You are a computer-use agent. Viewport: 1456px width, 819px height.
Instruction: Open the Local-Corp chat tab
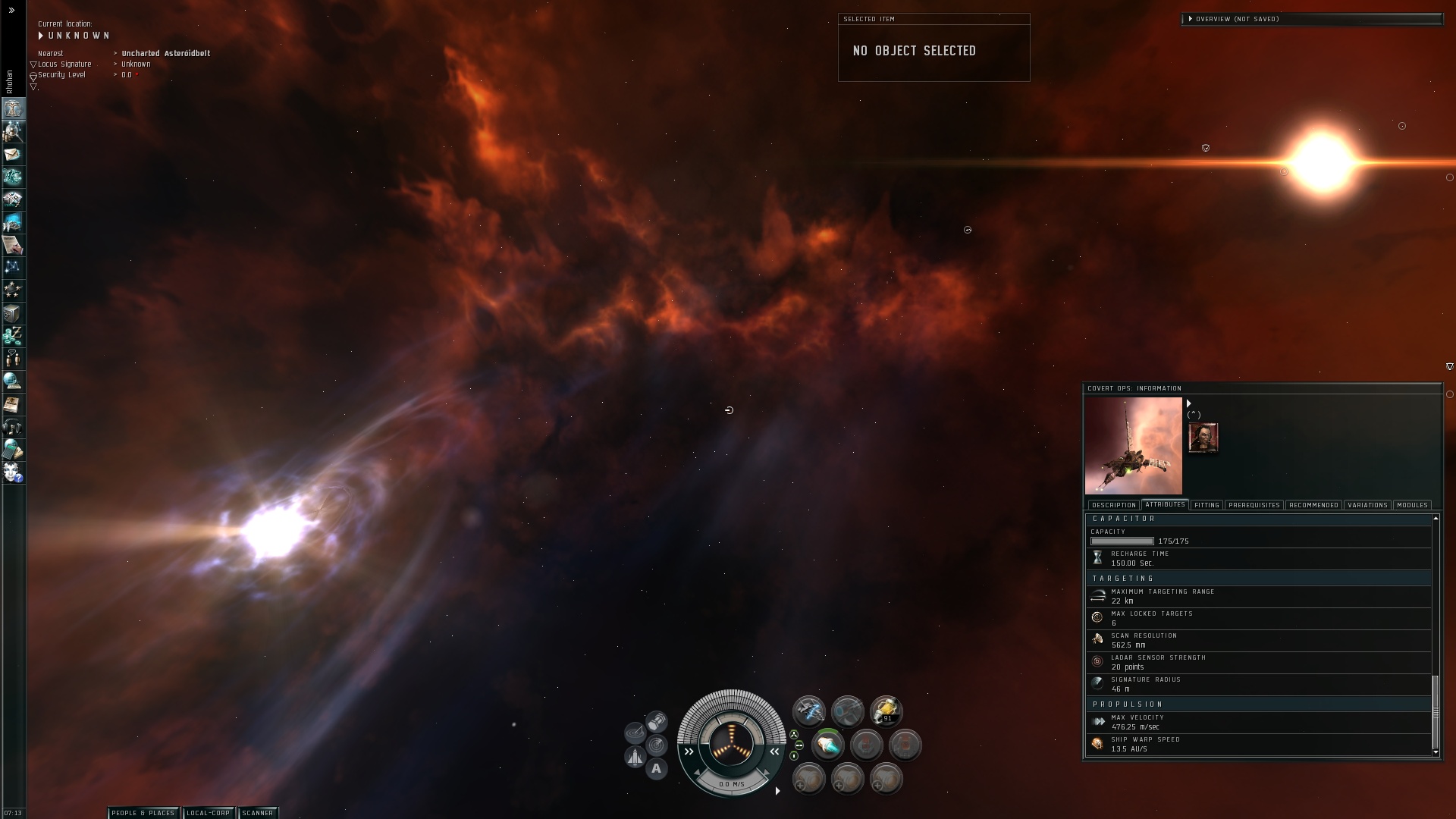pos(209,813)
